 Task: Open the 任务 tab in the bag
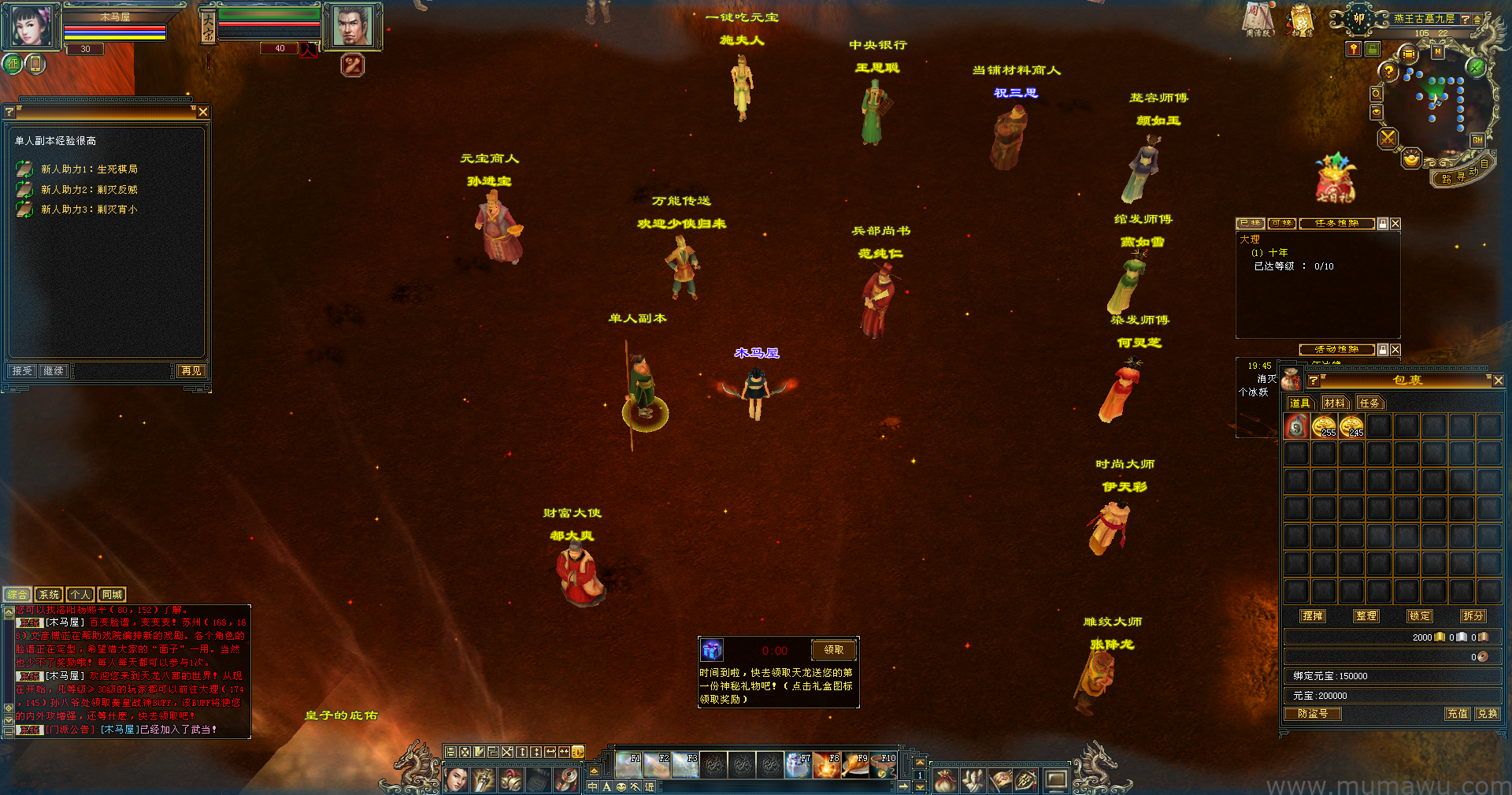[x=1369, y=403]
